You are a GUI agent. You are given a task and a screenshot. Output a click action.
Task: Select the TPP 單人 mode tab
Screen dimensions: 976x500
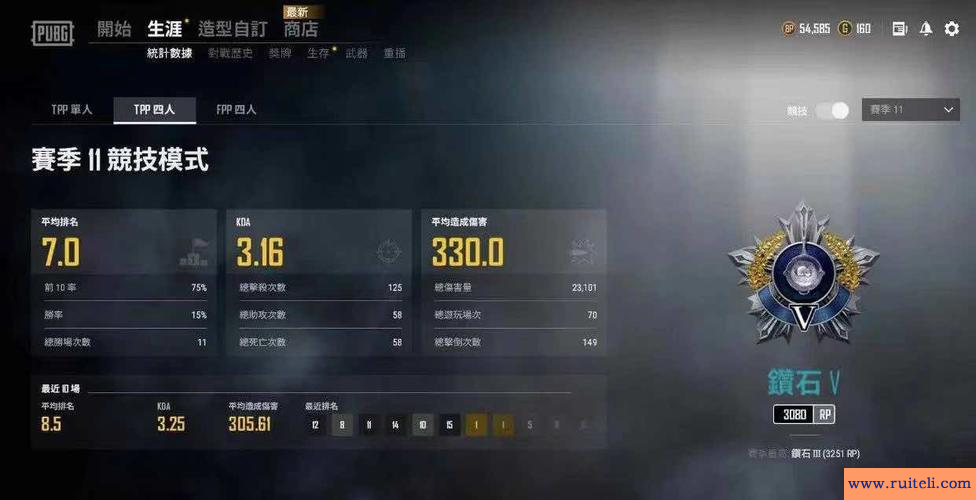pos(72,109)
